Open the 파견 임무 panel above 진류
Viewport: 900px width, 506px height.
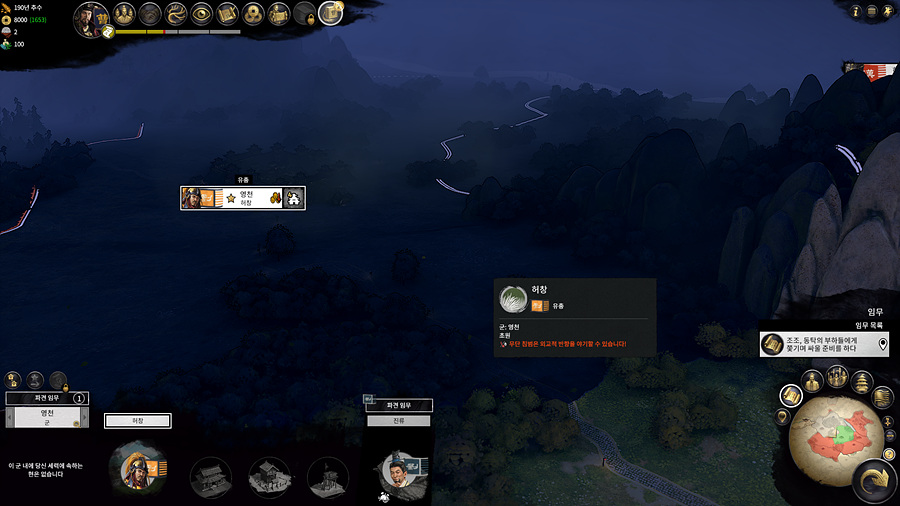[399, 405]
